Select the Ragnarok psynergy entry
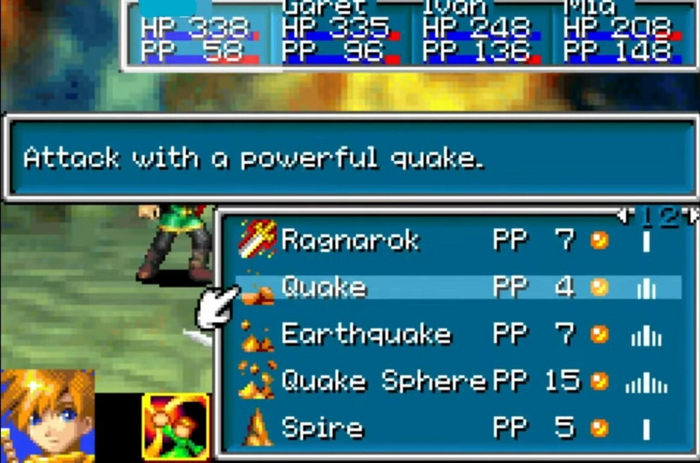700x463 pixels. (x=350, y=240)
